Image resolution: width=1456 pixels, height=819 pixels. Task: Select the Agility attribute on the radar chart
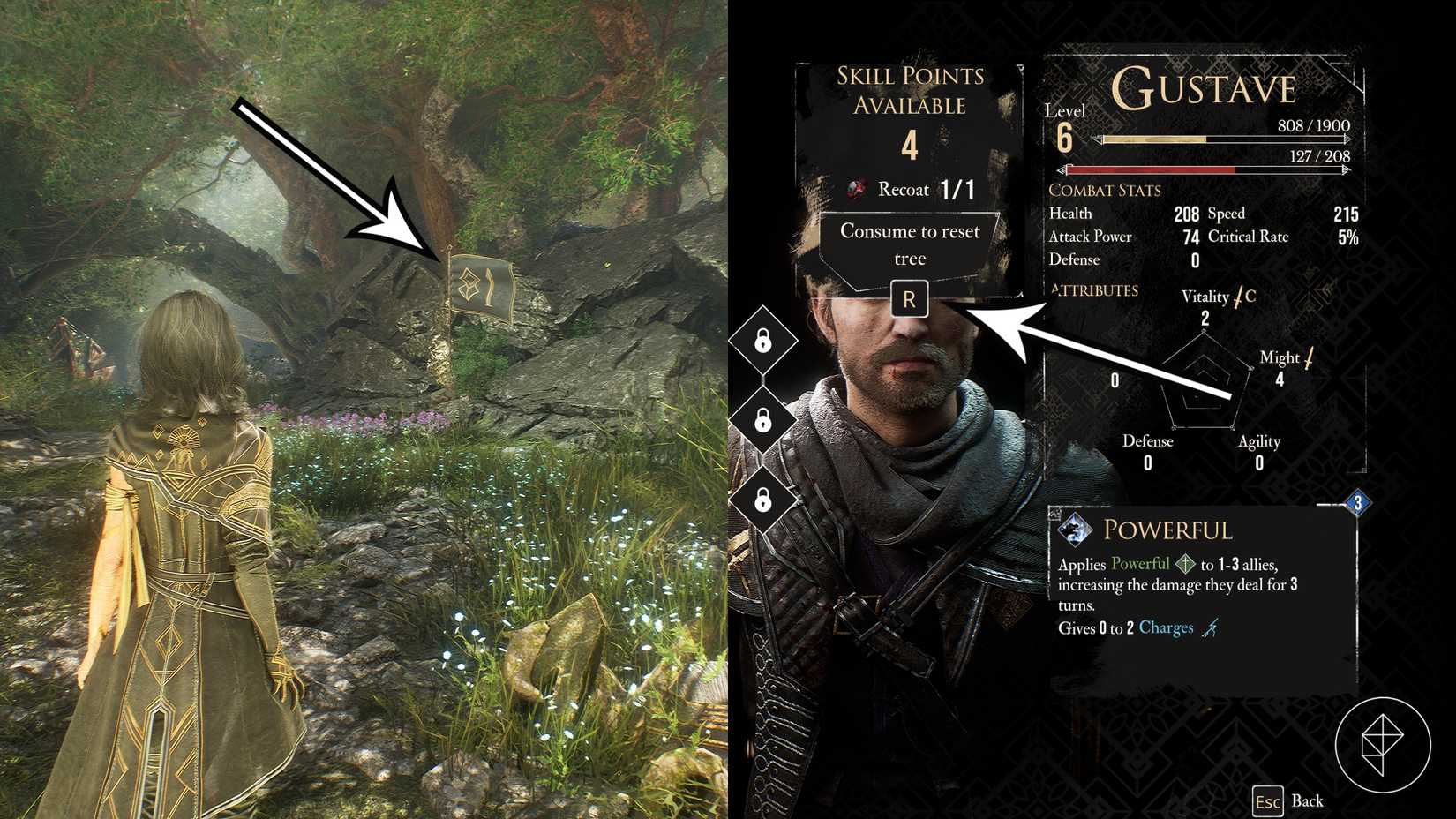pyautogui.click(x=1258, y=441)
